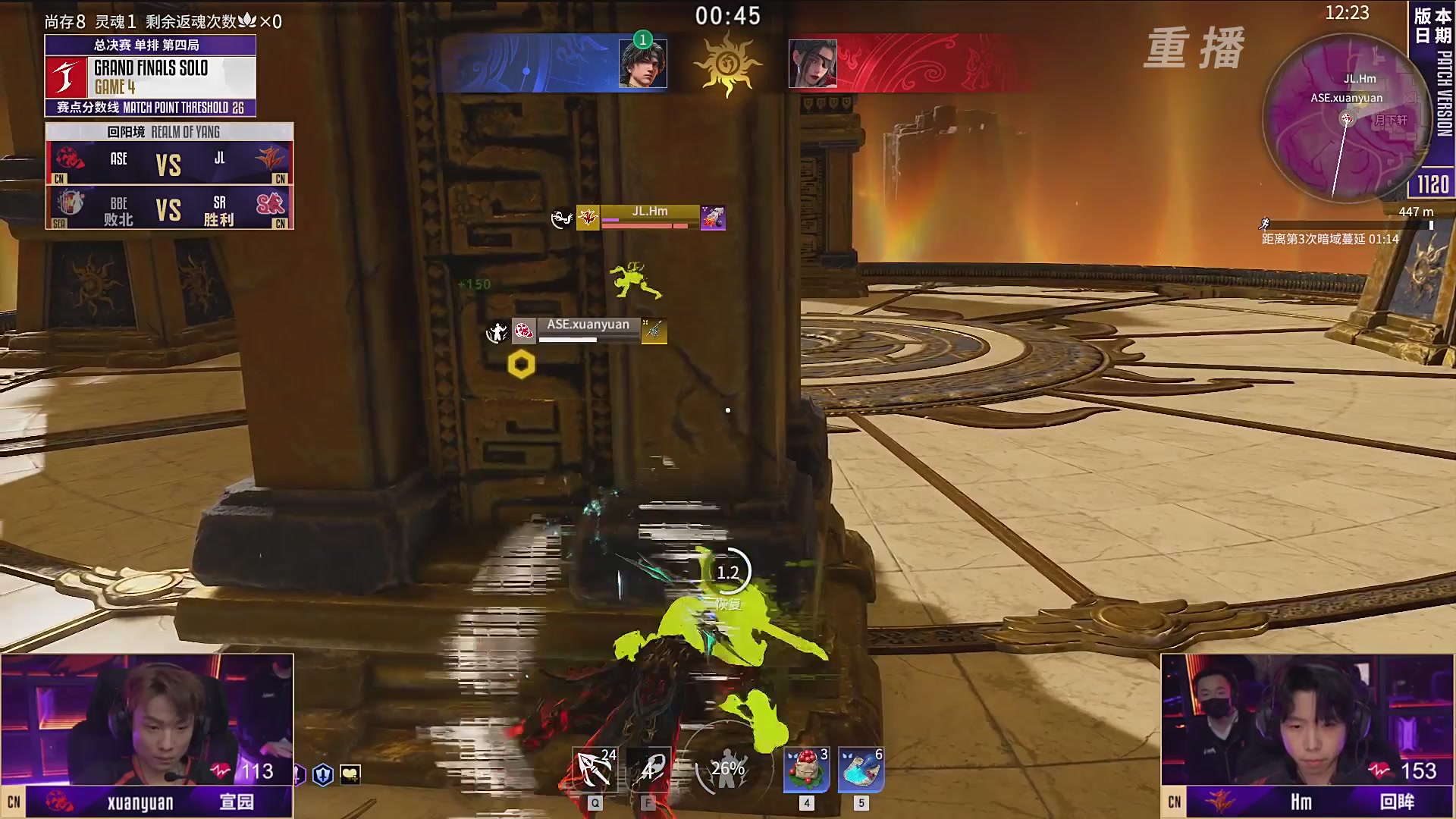Click the yellow hexagon ping marker

tap(521, 365)
